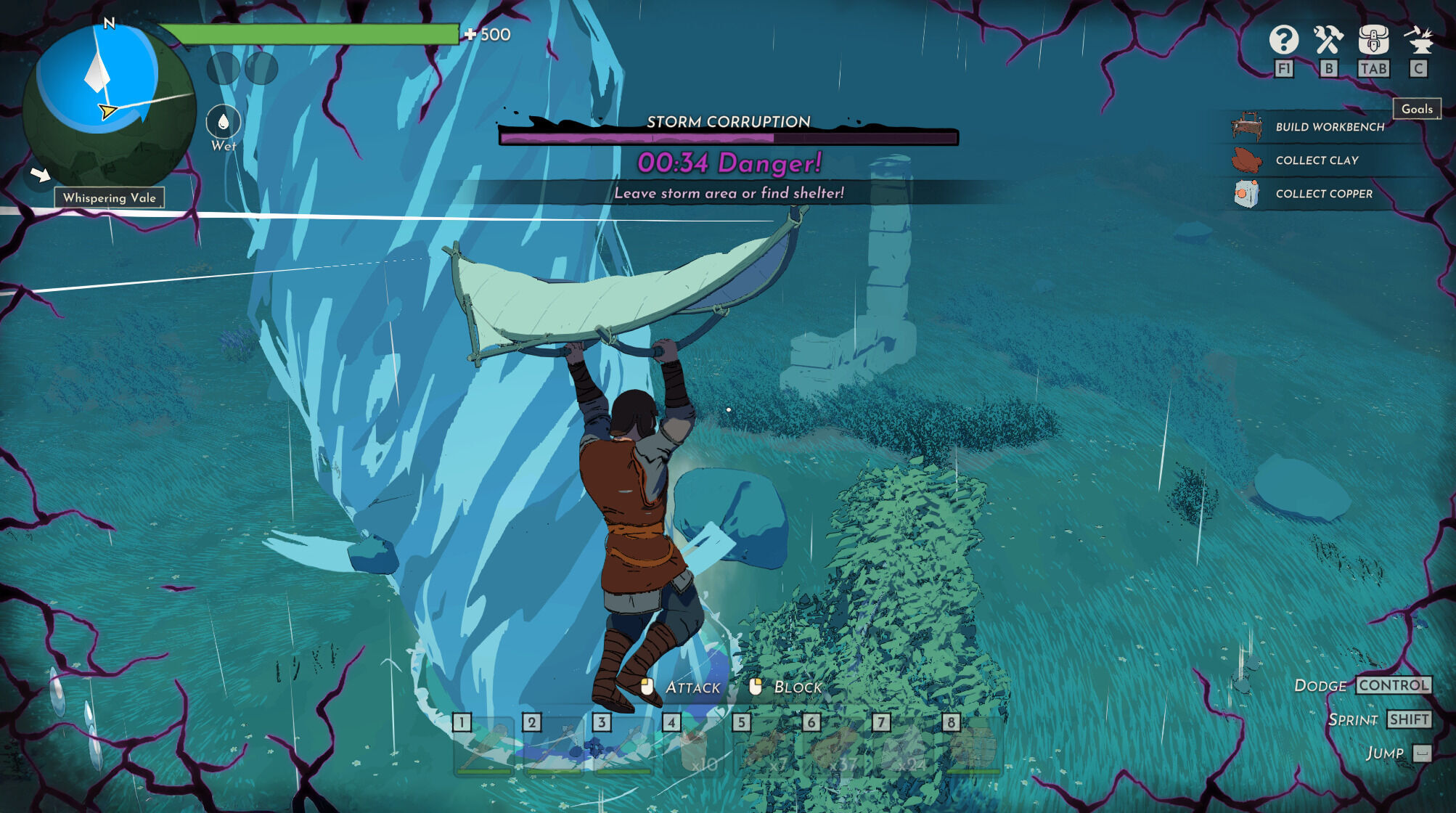Select the axe in hotbar slot 2
Image resolution: width=1456 pixels, height=813 pixels.
coord(554,748)
